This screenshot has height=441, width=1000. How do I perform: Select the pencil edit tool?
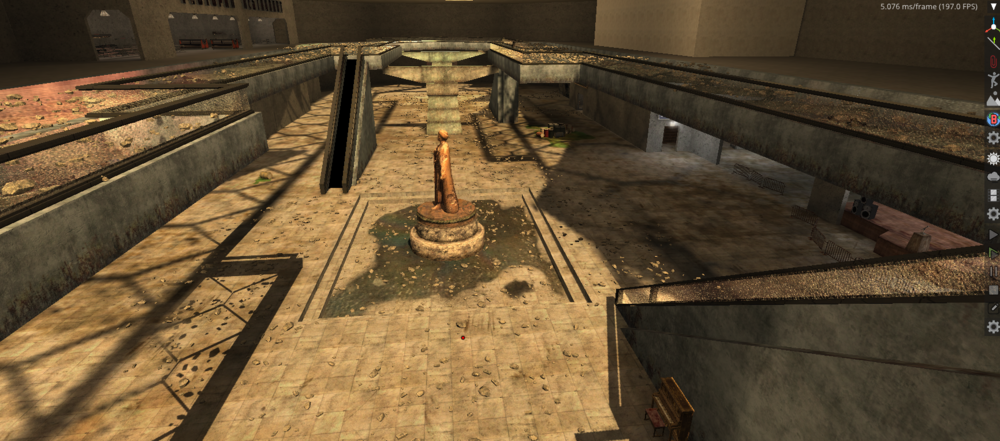(993, 308)
